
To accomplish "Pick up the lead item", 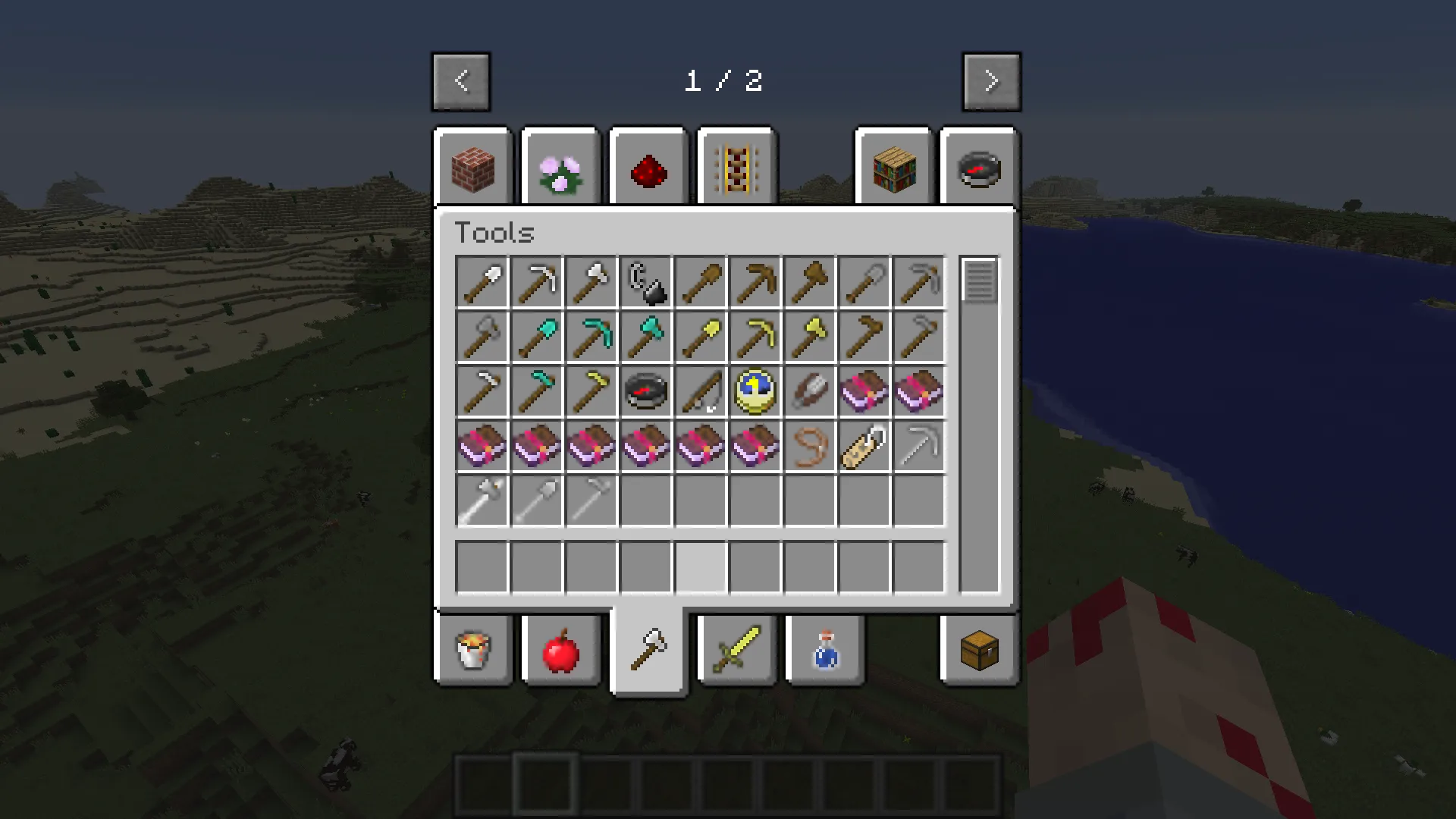I will tap(810, 445).
